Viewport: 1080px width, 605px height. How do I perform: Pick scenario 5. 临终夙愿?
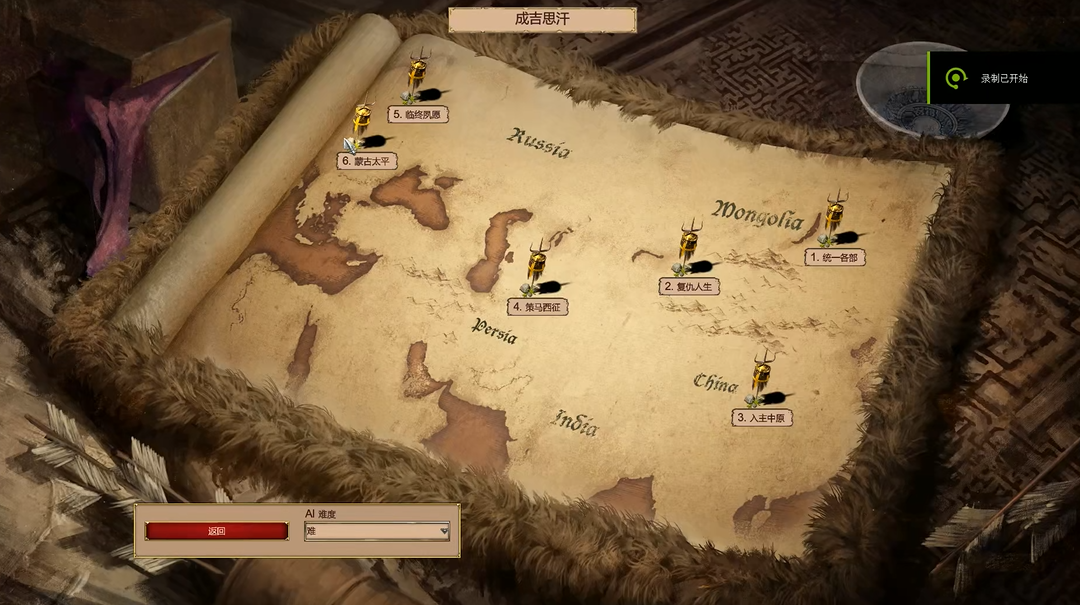pyautogui.click(x=418, y=115)
